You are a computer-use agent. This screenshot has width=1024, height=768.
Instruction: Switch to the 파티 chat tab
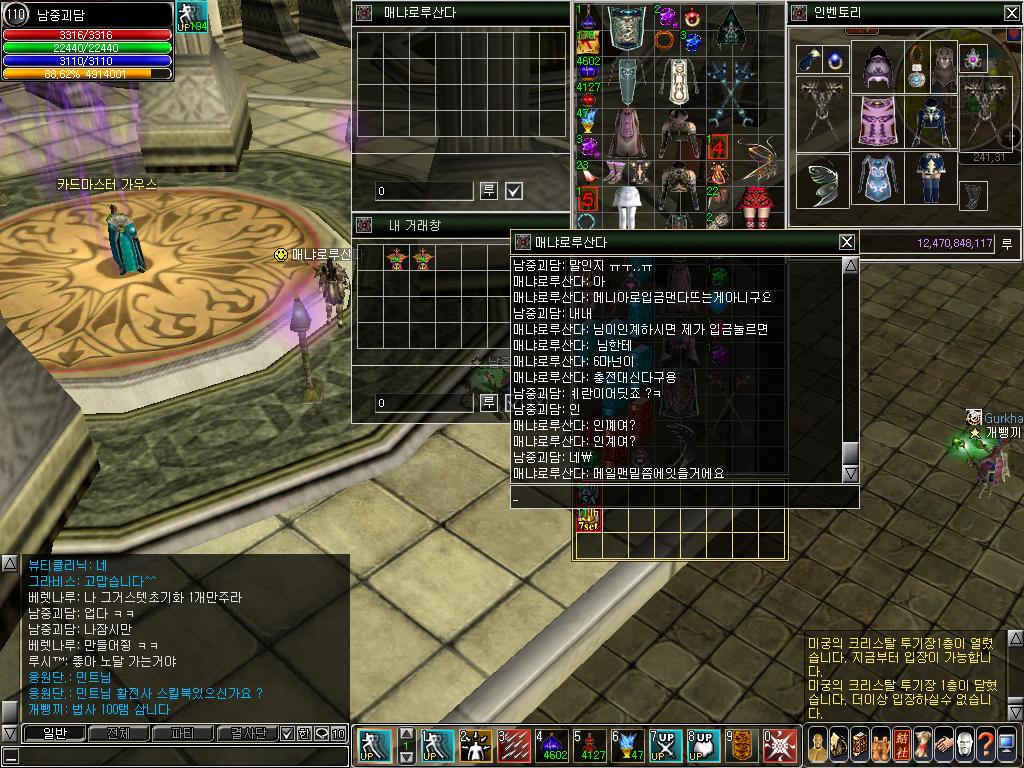click(x=182, y=733)
